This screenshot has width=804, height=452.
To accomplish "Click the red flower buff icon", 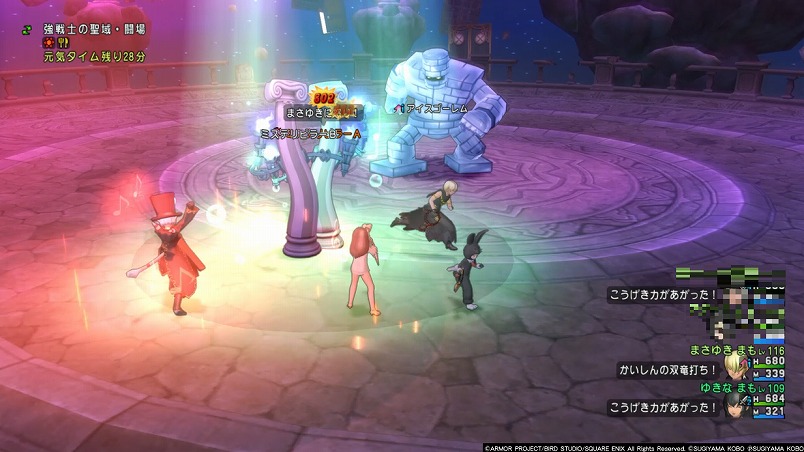I will pyautogui.click(x=47, y=44).
